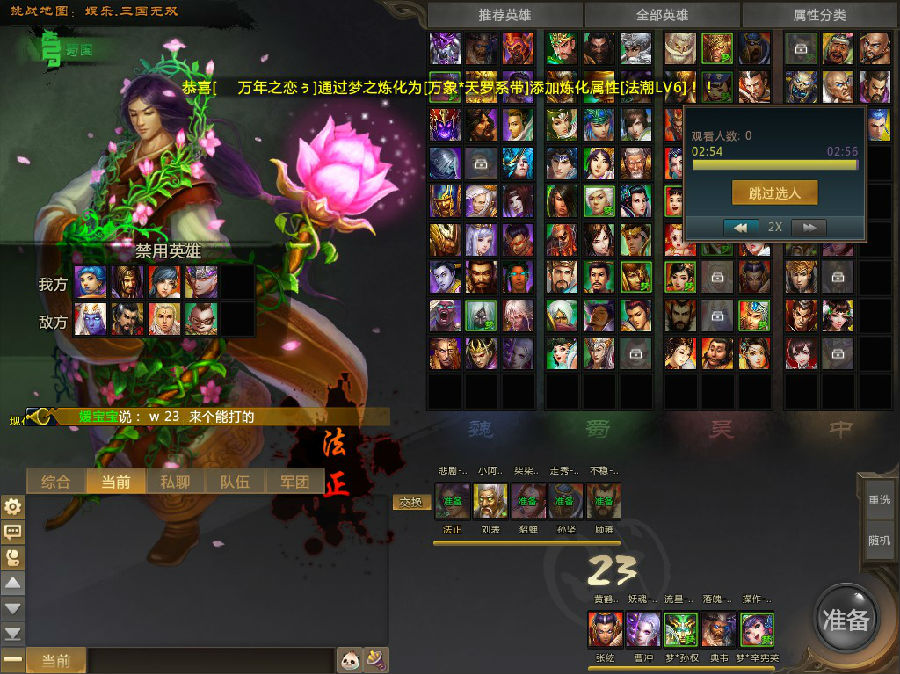Choose the 随机 random hero button
This screenshot has width=900, height=674.
(x=879, y=540)
